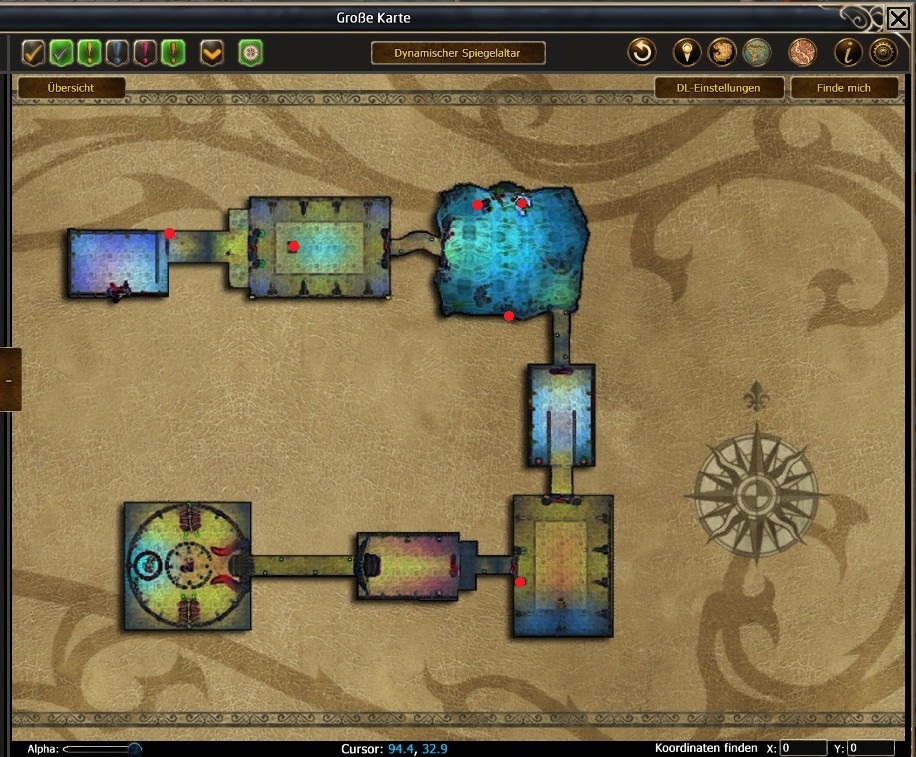916x757 pixels.
Task: Open the Dynamischer Spiegelaltar map selector
Action: (x=458, y=53)
